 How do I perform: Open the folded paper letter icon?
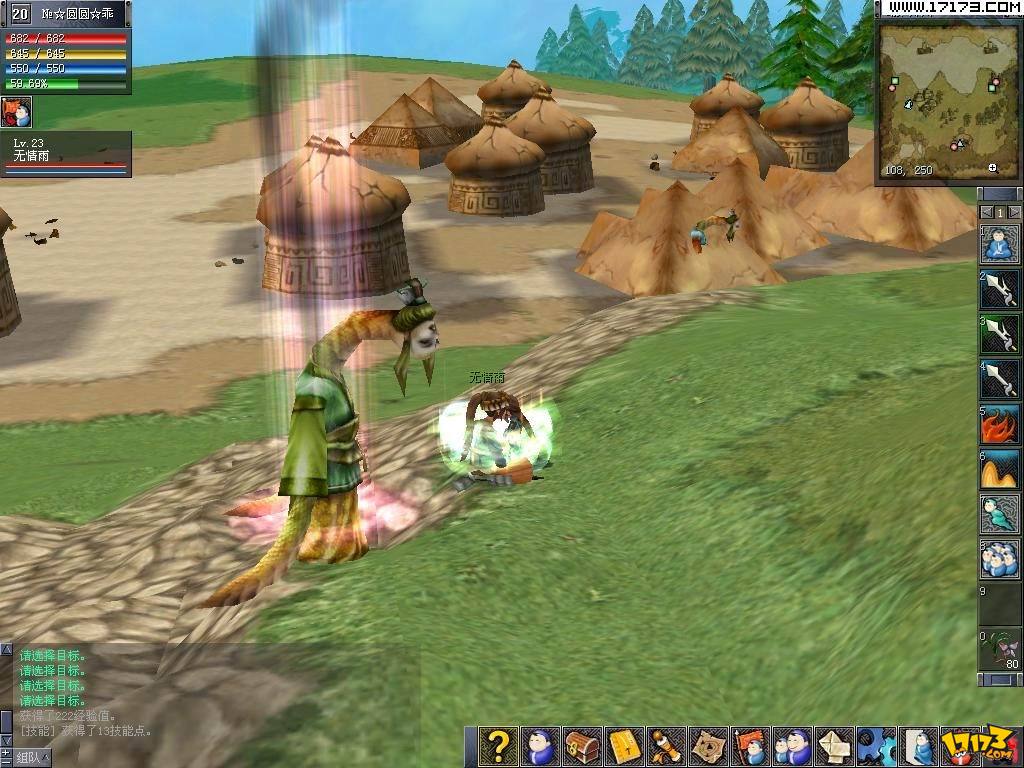834,746
